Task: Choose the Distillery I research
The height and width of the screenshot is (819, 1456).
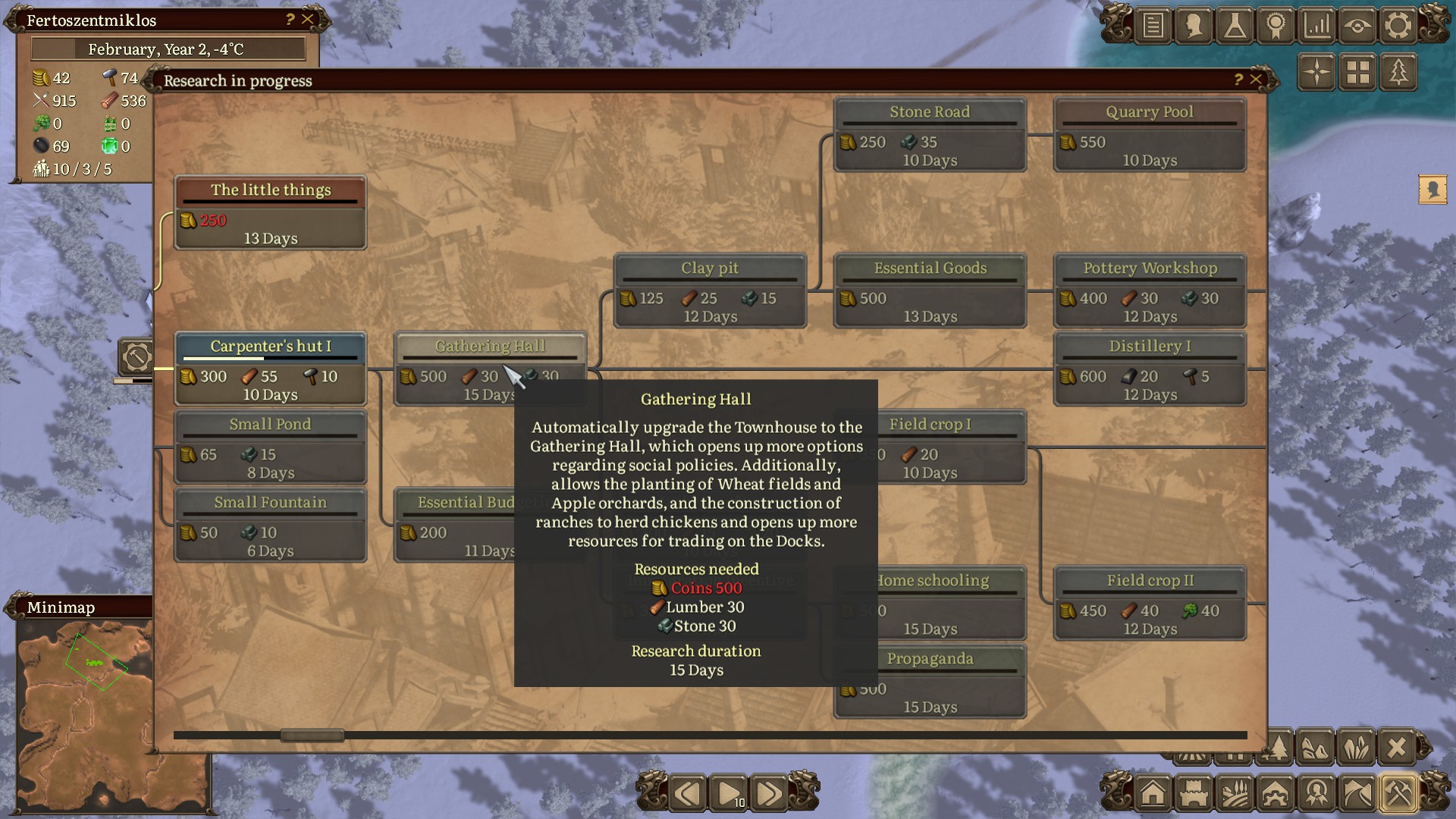Action: tap(1150, 369)
